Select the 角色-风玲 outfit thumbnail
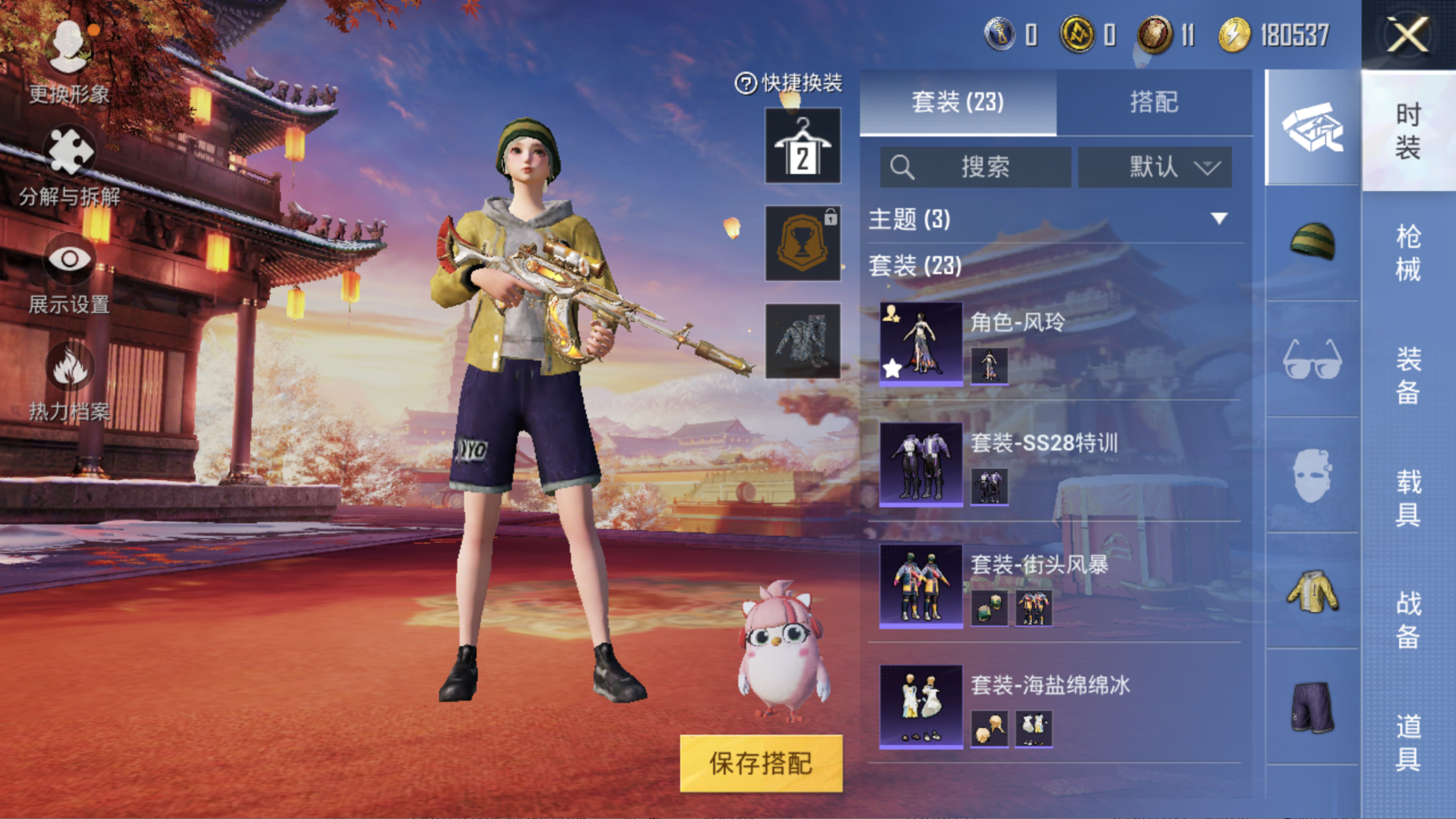Screen dimensions: 1456x819 921,343
